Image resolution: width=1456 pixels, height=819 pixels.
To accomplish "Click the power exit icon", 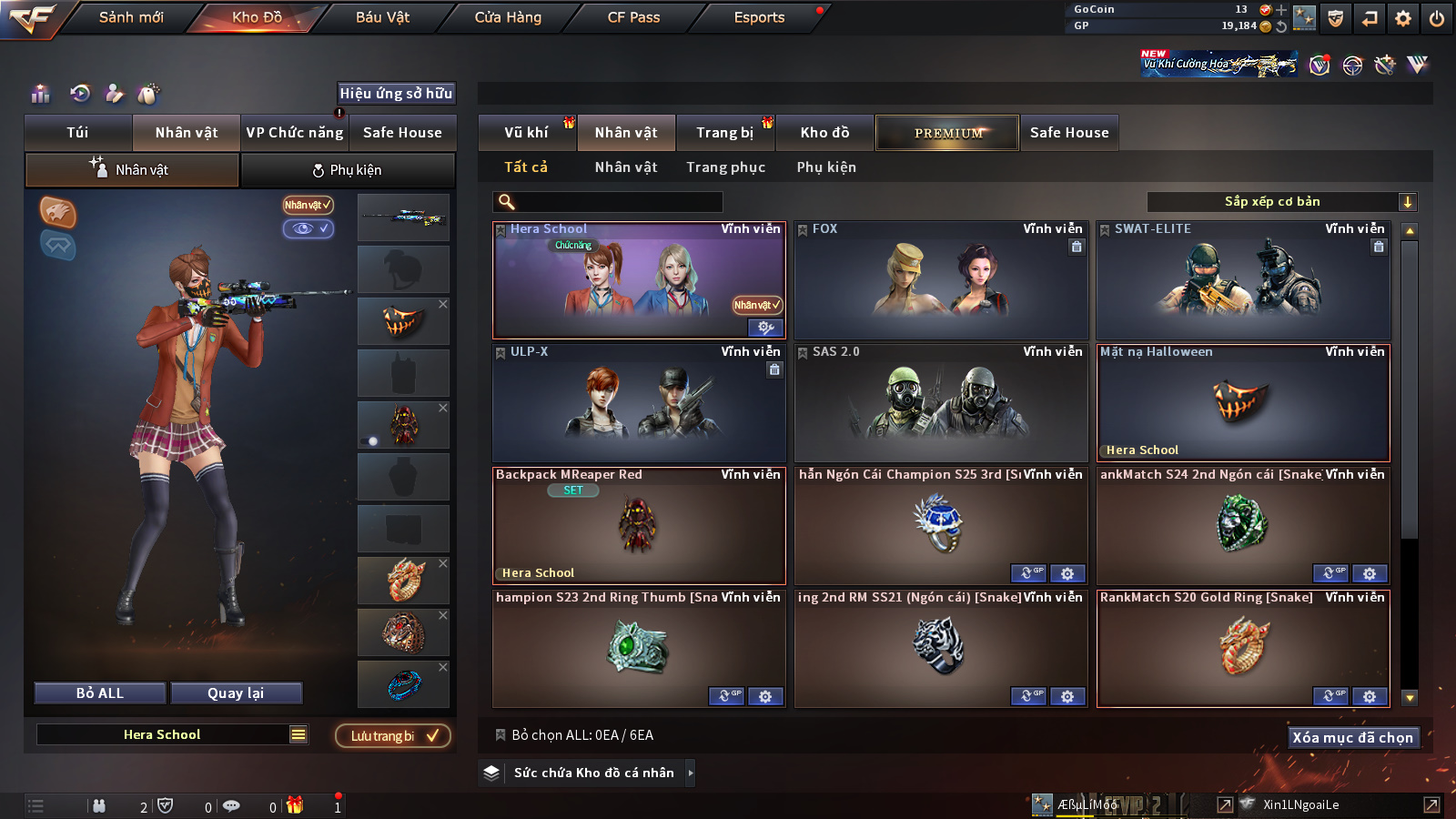I will 1437,18.
